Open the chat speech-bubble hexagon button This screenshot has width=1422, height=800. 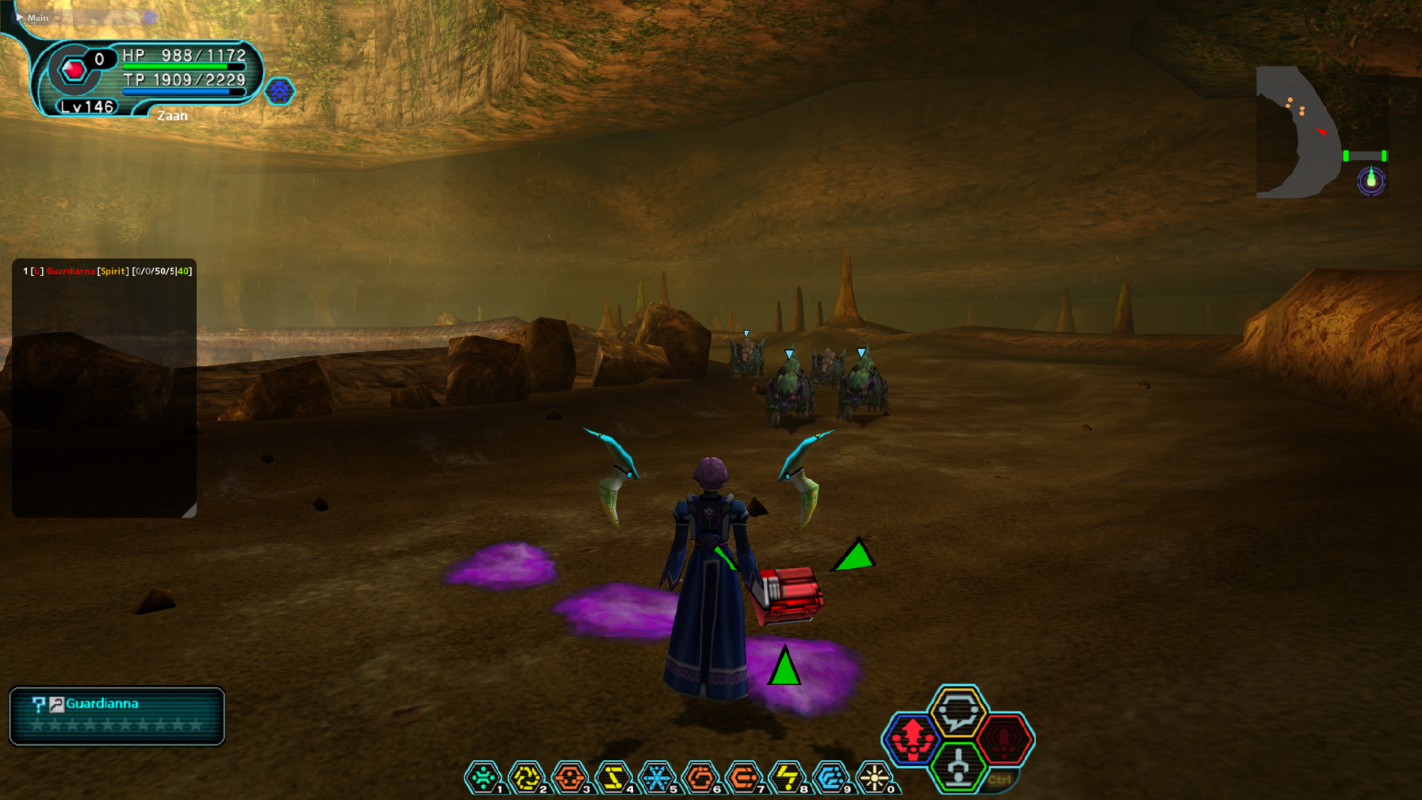pyautogui.click(x=958, y=712)
